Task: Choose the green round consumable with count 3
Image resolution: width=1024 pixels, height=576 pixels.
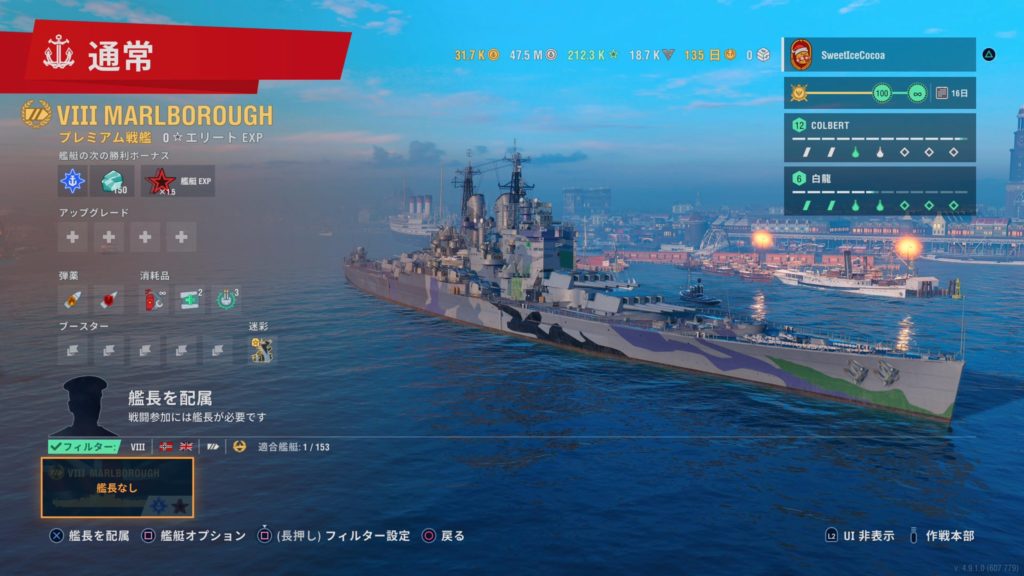Action: [x=227, y=299]
